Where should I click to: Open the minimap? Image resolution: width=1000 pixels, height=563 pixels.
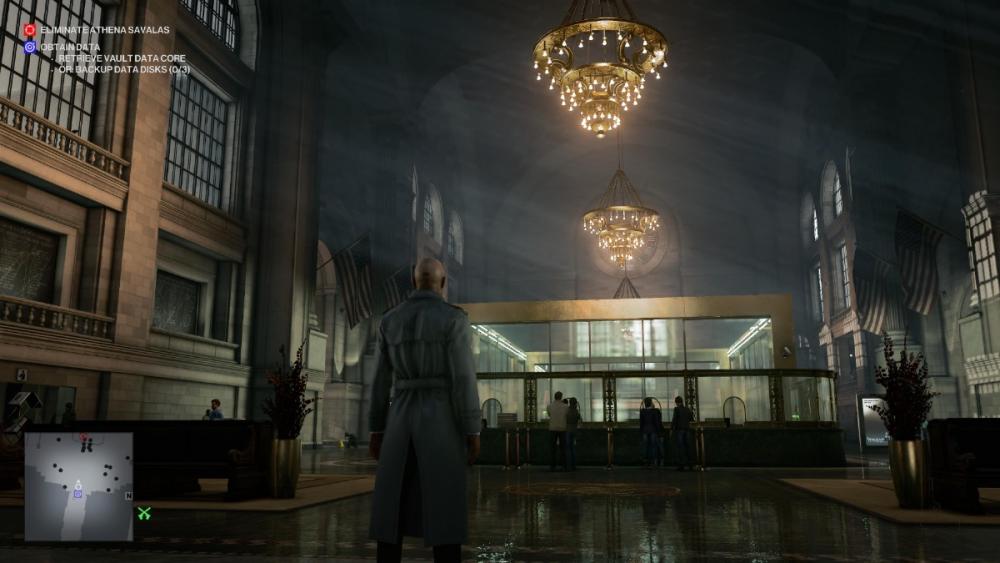(79, 486)
